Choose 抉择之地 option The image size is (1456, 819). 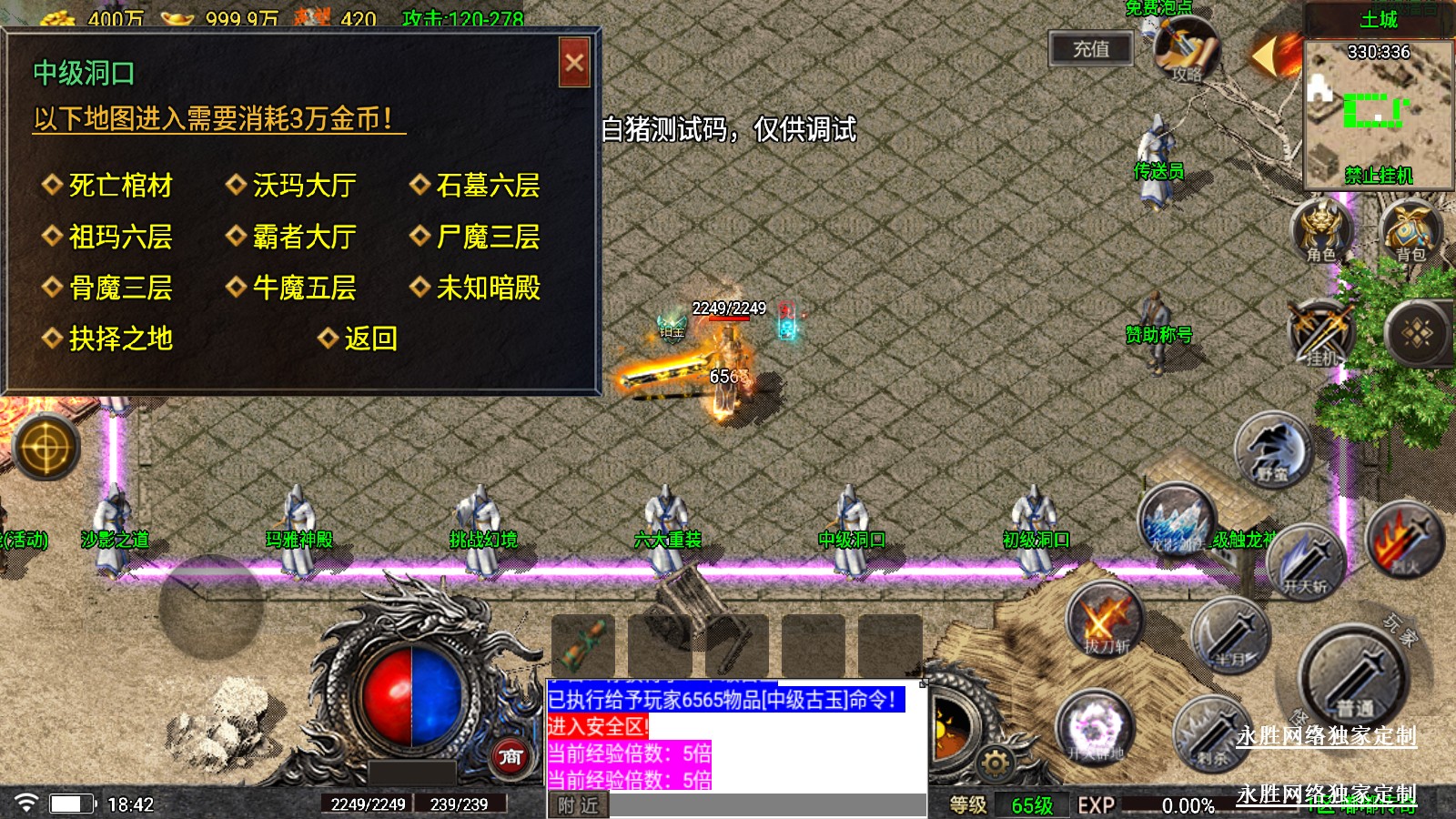pyautogui.click(x=120, y=339)
